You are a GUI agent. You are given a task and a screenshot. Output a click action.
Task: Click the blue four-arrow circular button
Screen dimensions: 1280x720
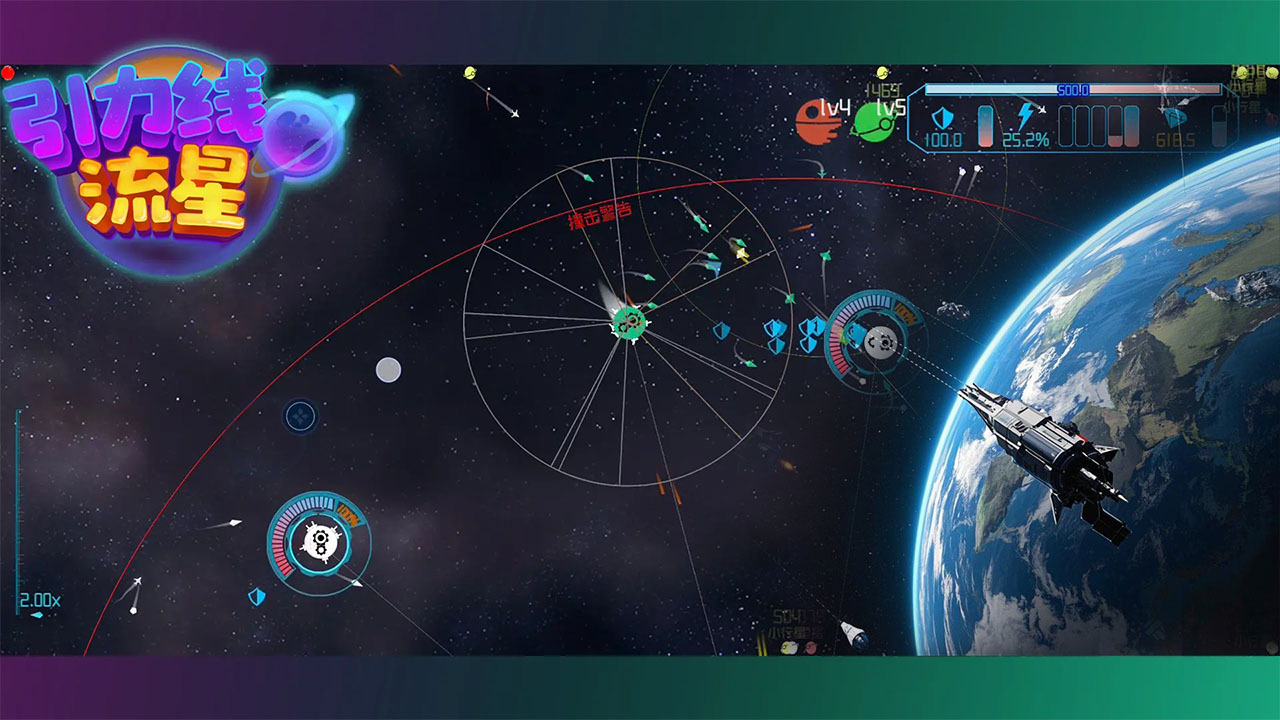(301, 416)
